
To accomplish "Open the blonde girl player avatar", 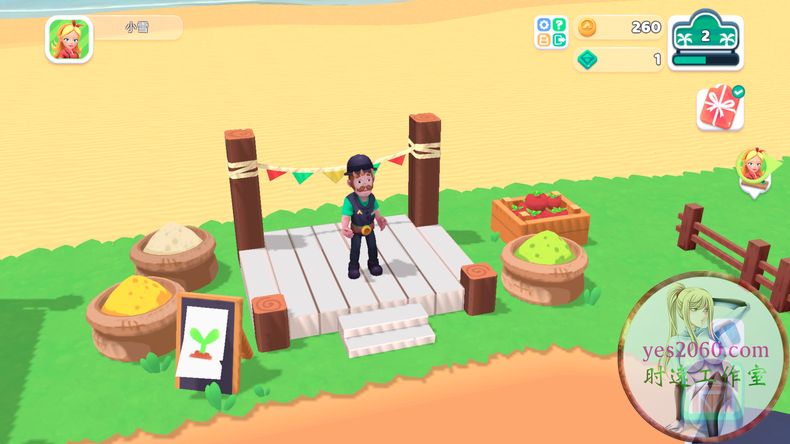I will pyautogui.click(x=69, y=39).
